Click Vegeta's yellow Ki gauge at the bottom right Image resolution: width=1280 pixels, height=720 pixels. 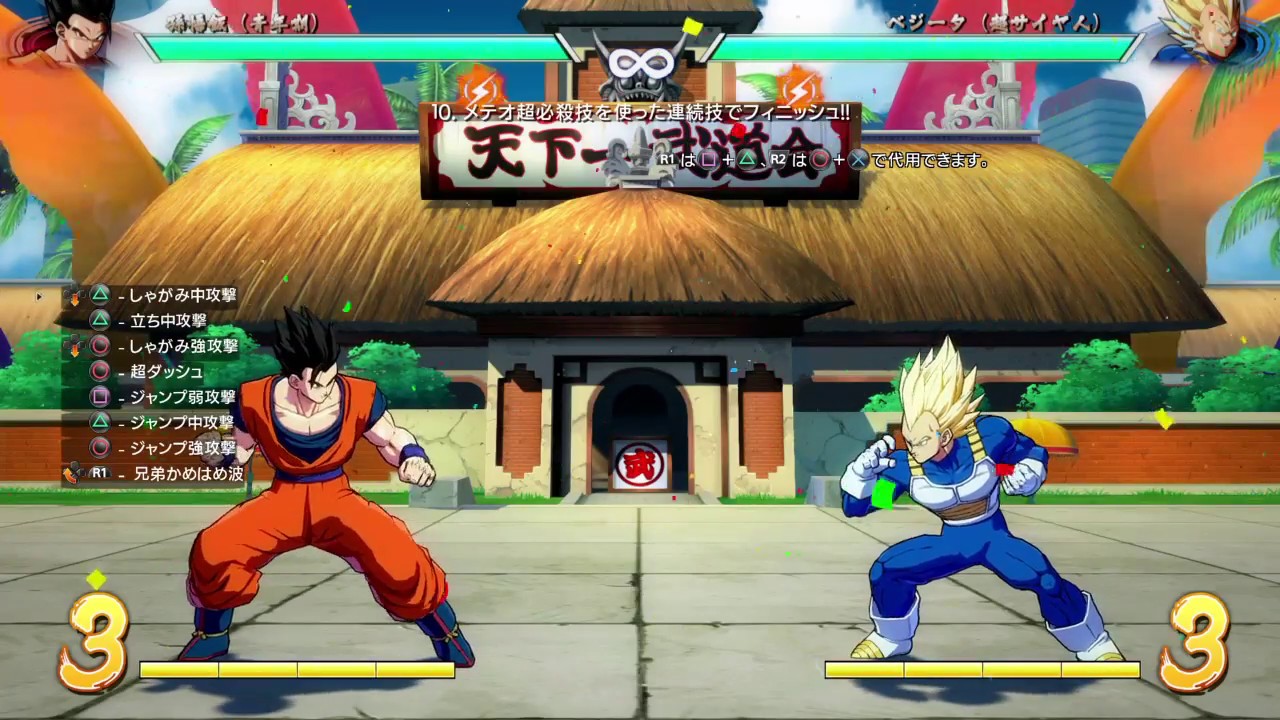pyautogui.click(x=985, y=670)
